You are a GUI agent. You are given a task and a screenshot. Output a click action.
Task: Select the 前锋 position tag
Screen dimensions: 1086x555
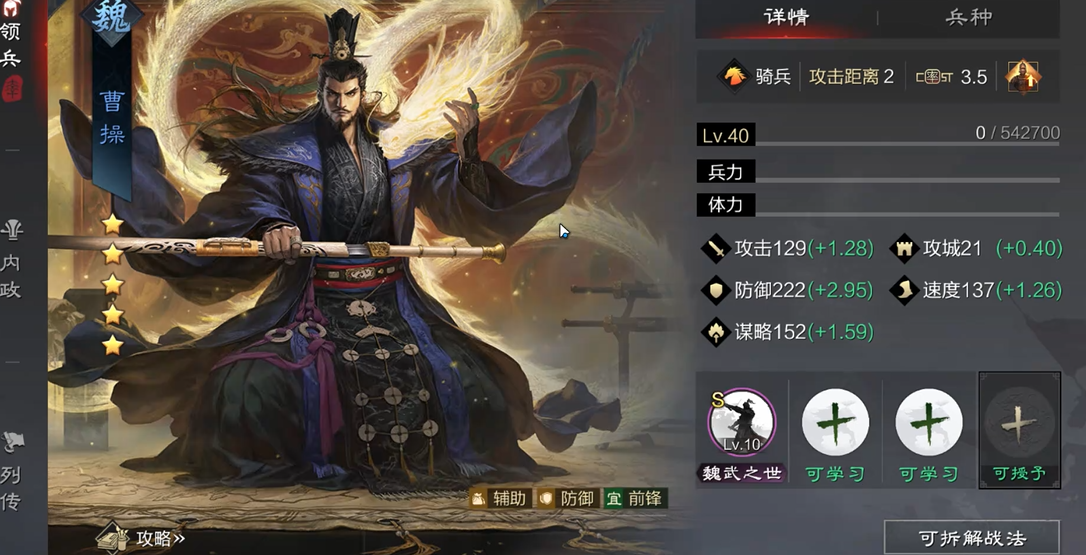click(634, 498)
